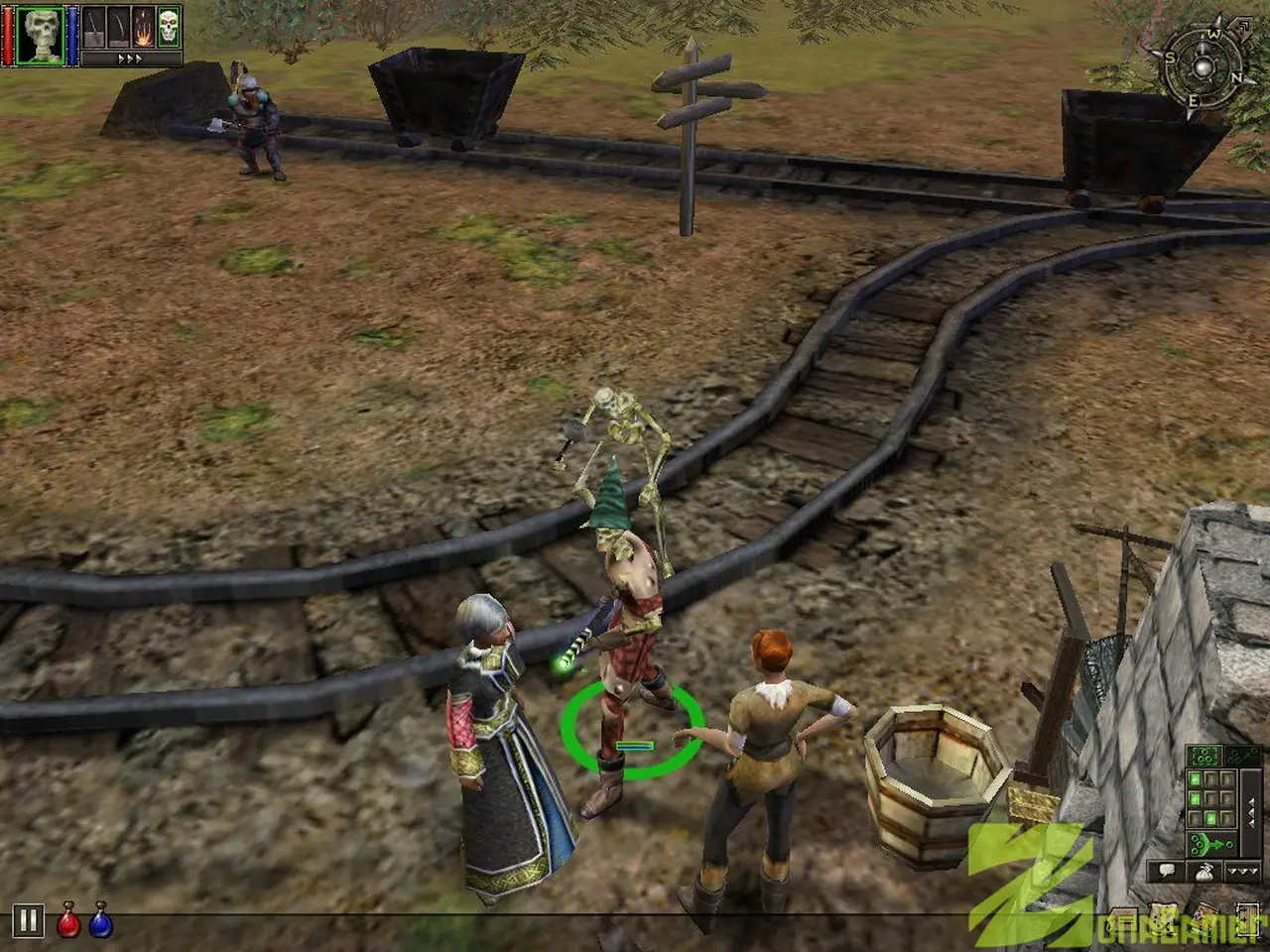The image size is (1270, 952).
Task: Click the red health bar beside the portrait
Action: coord(8,36)
